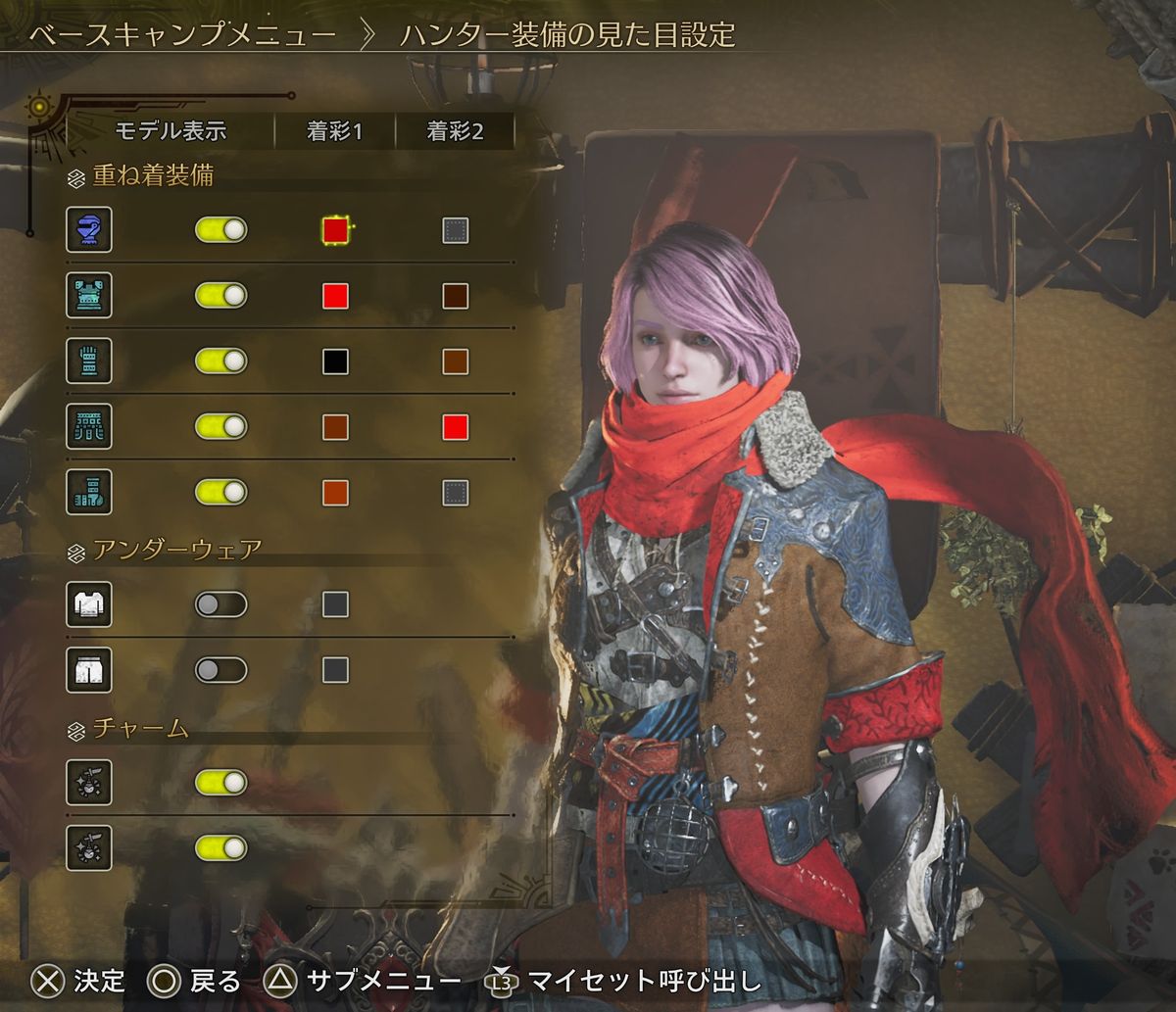
Task: Toggle head armor model display
Action: 220,230
